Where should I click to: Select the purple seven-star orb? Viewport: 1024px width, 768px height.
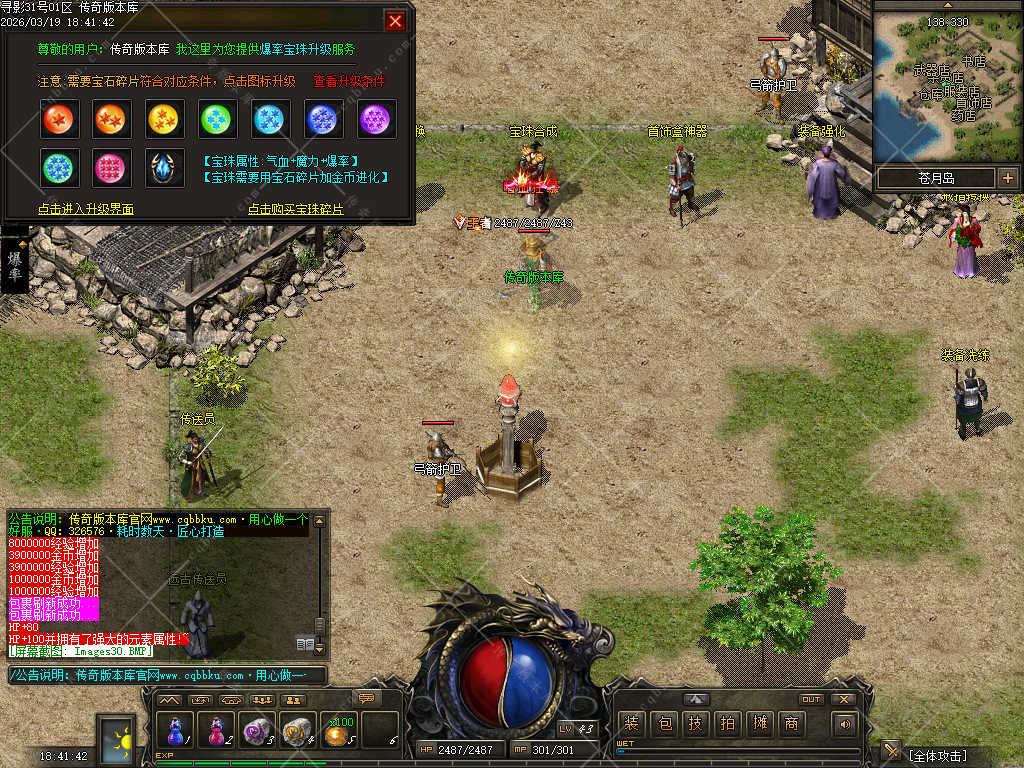(x=377, y=120)
